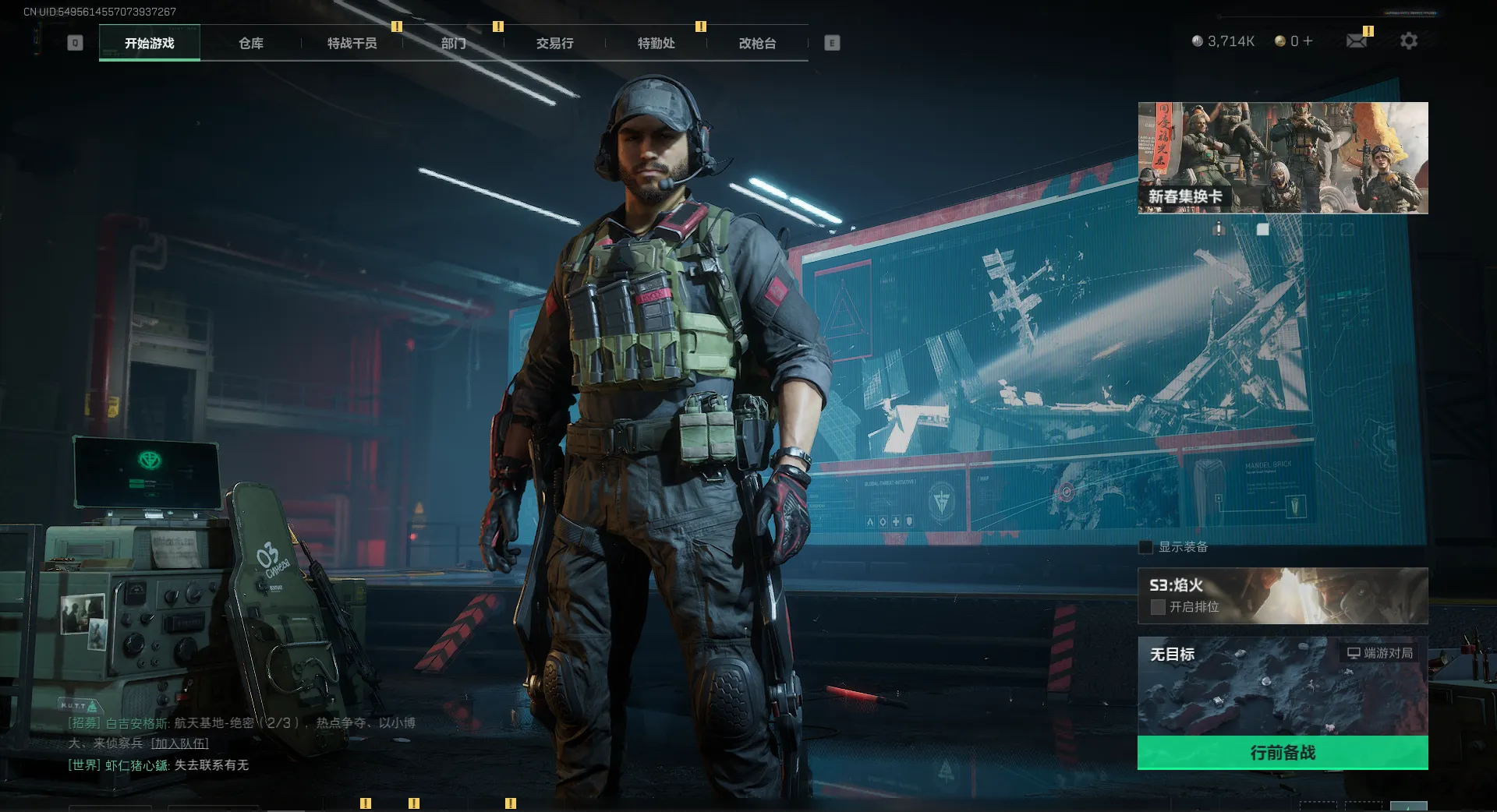Click the 加入队伍 link in chat

[180, 743]
